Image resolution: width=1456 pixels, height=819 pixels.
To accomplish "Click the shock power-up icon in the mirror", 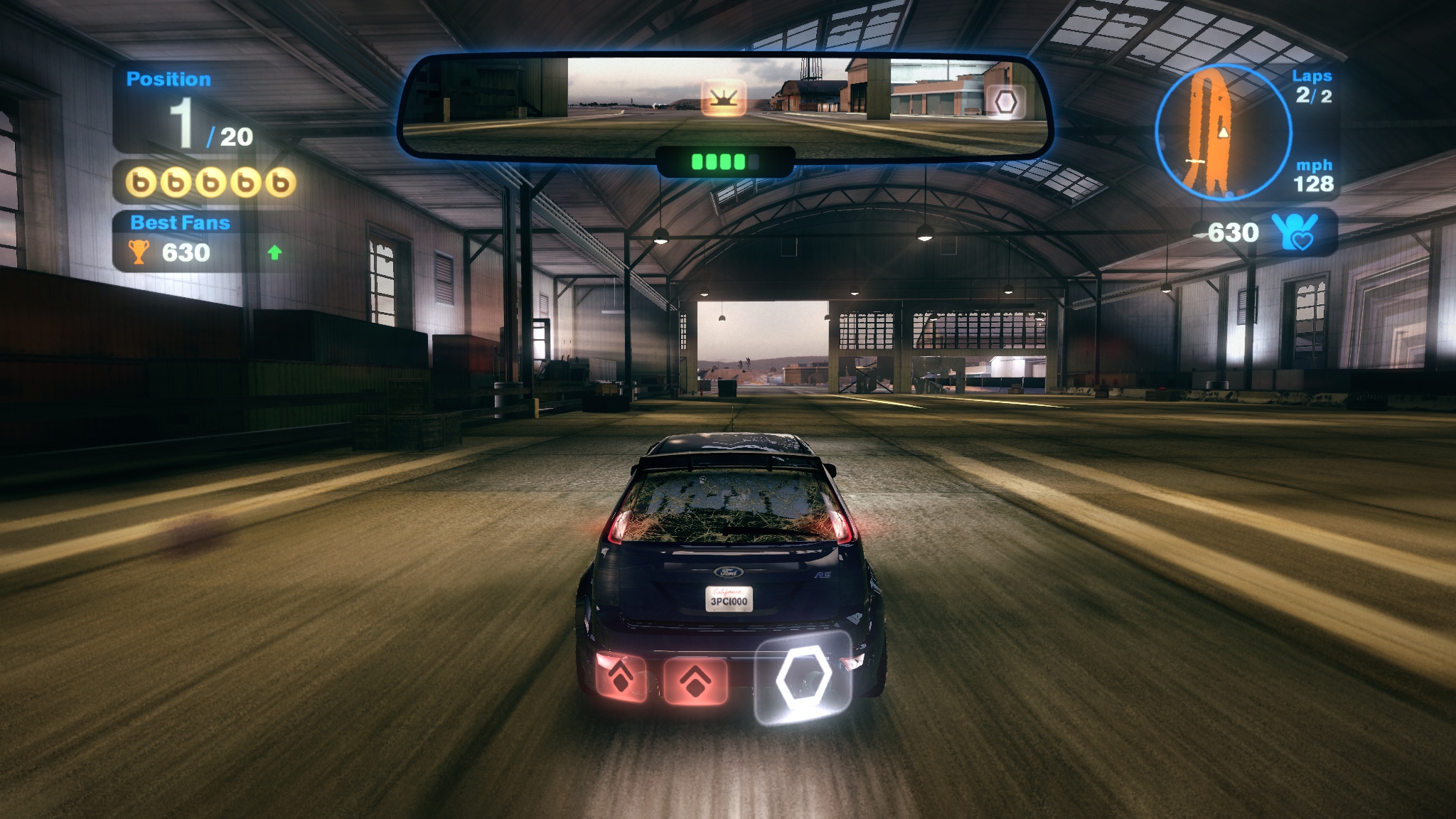I will [x=724, y=98].
